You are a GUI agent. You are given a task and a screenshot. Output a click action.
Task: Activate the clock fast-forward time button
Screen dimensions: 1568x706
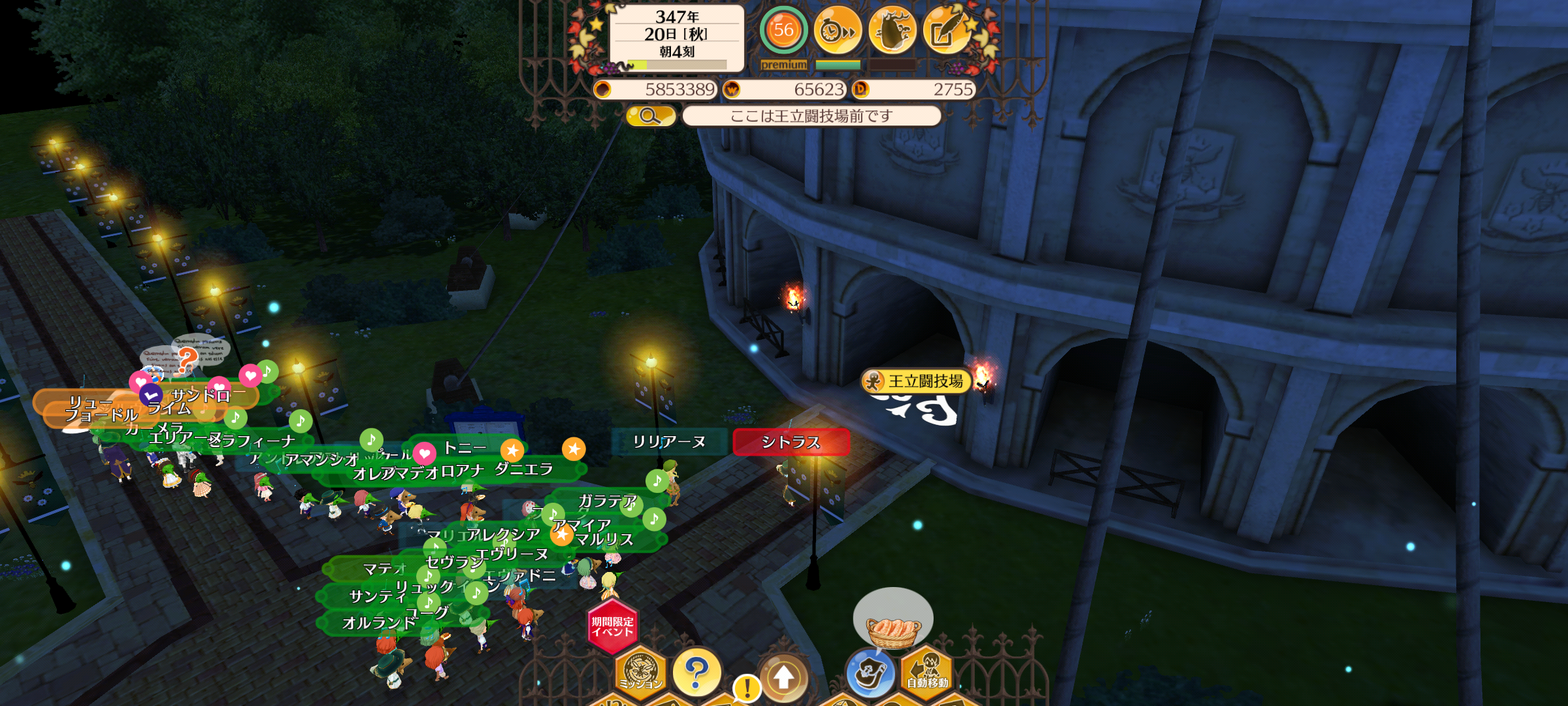coord(838,30)
